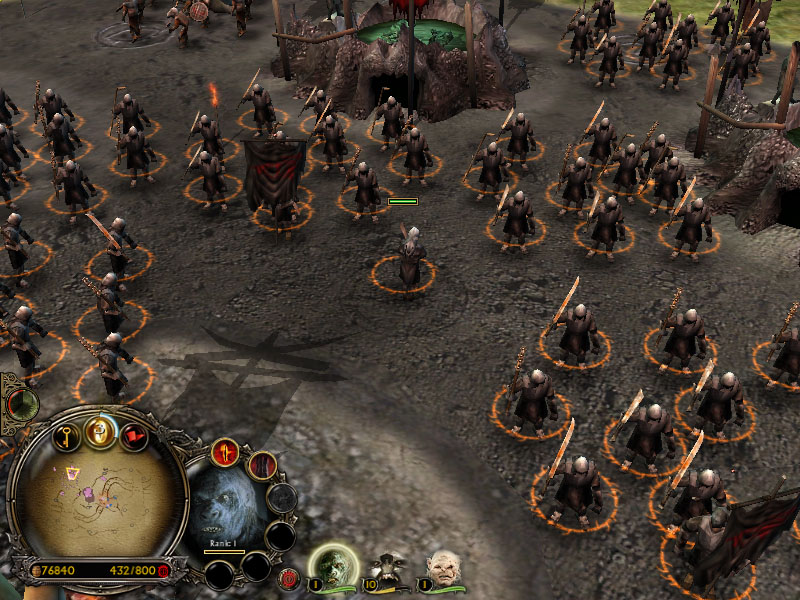Select the blue-faced unit portrait
The height and width of the screenshot is (600, 800).
pyautogui.click(x=222, y=508)
